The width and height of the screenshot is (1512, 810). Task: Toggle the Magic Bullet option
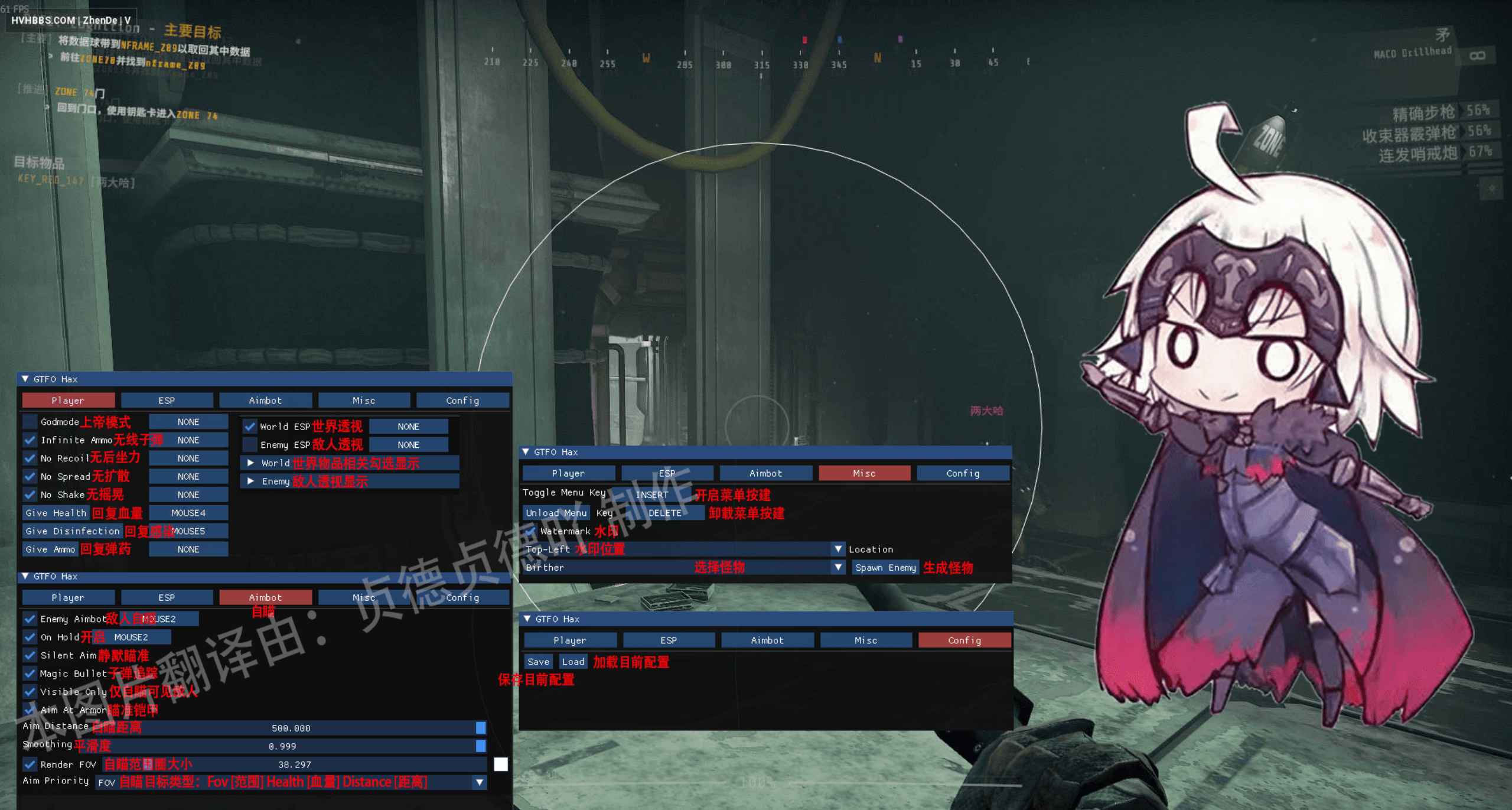coord(30,674)
